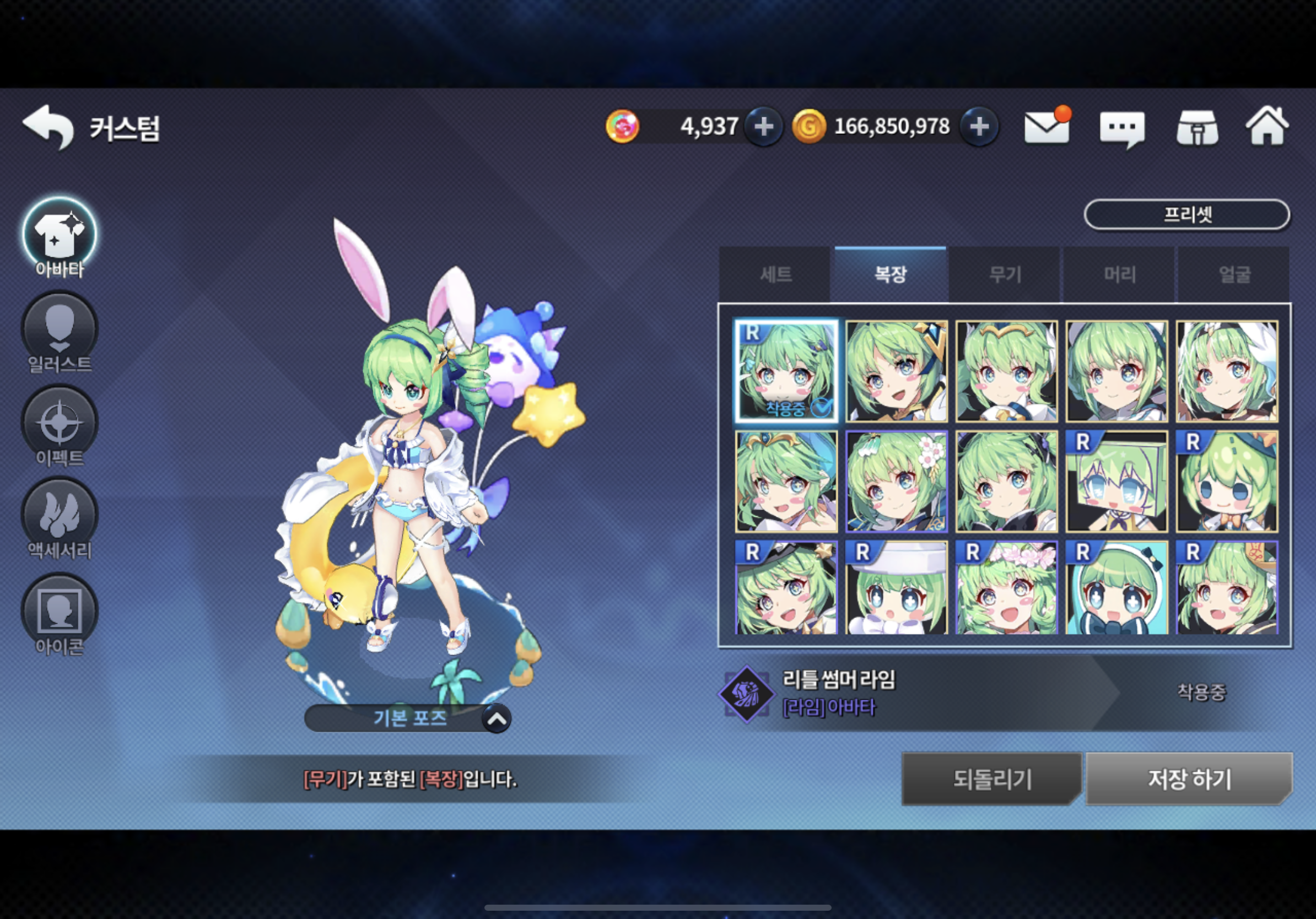Return to the home screen
The width and height of the screenshot is (1316, 919).
click(1268, 127)
